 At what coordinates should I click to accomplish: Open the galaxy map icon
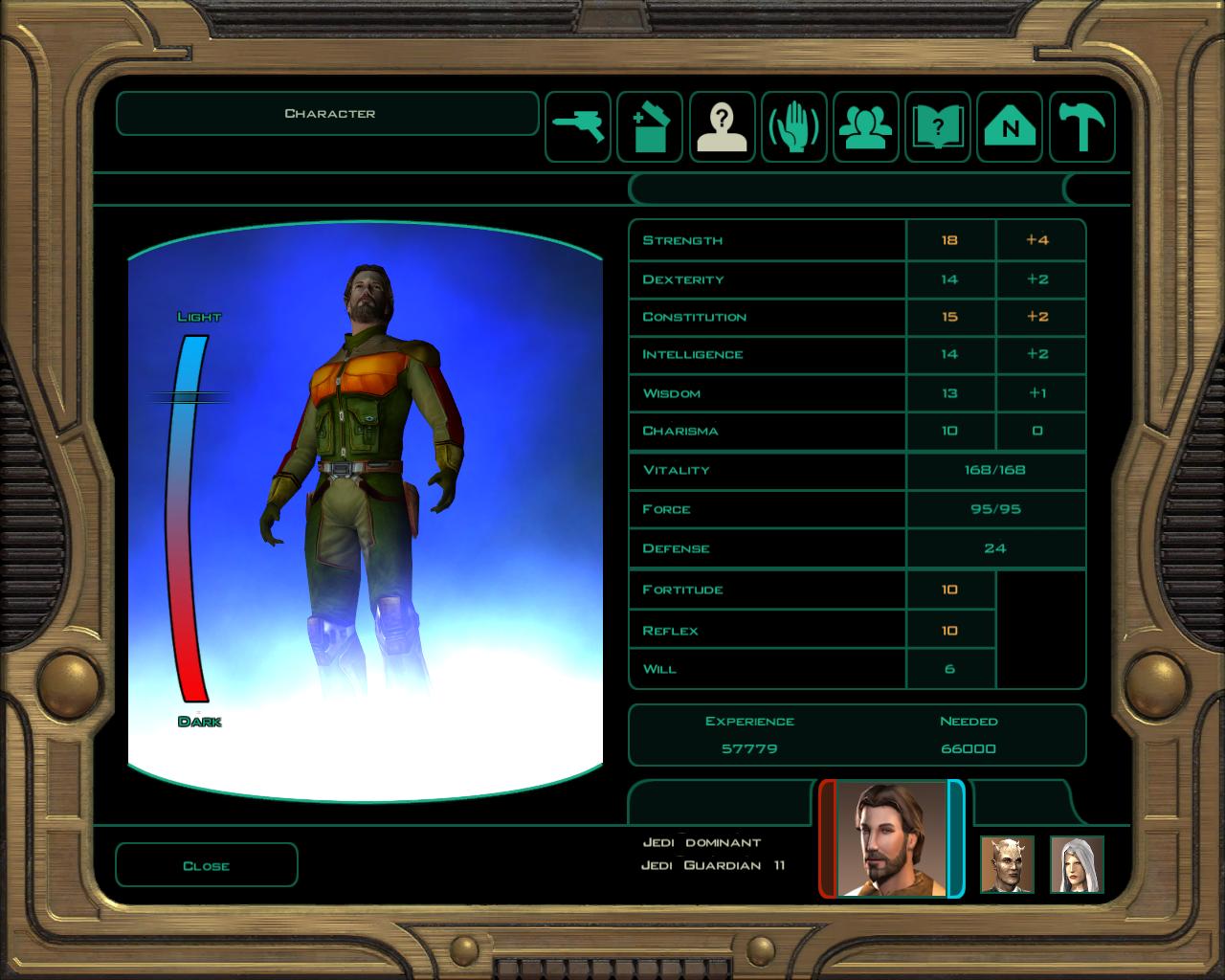[x=1011, y=126]
